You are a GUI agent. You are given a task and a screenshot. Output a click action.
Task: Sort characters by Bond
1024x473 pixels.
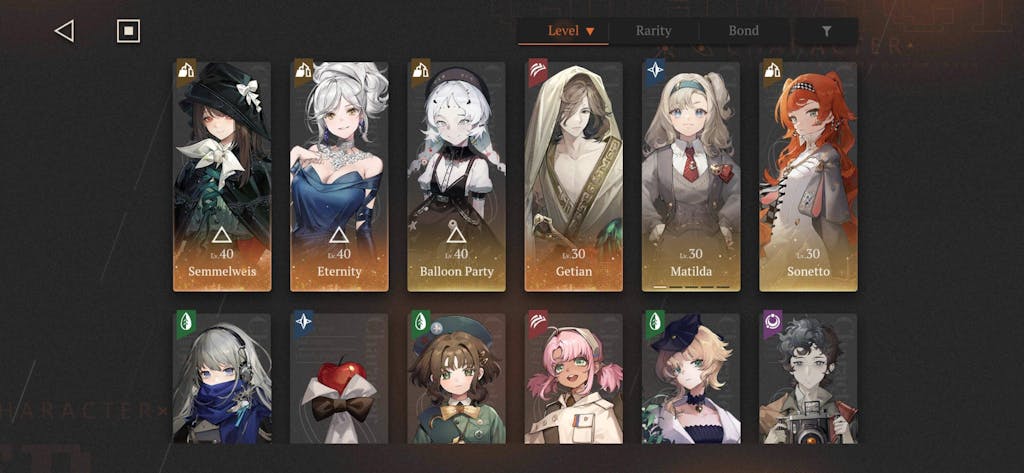tap(743, 31)
